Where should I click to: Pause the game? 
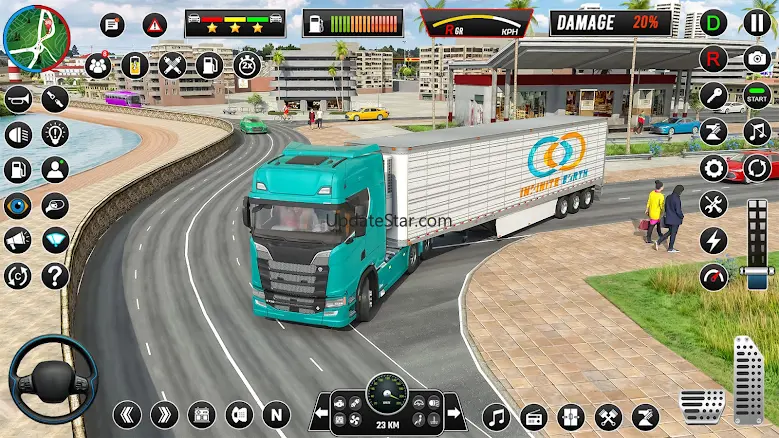tap(758, 23)
